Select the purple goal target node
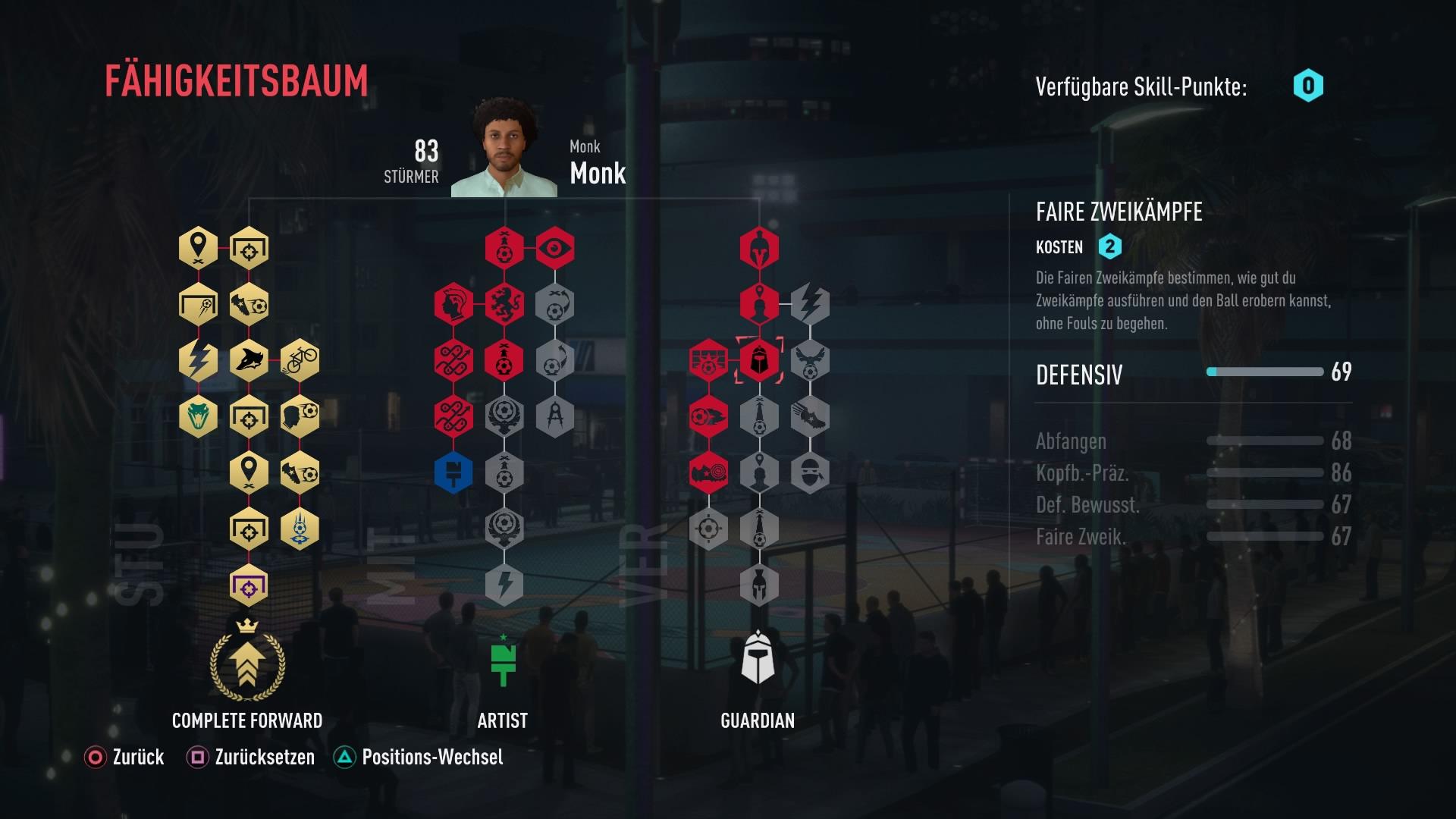Screen dimensions: 1456x819 click(x=249, y=586)
